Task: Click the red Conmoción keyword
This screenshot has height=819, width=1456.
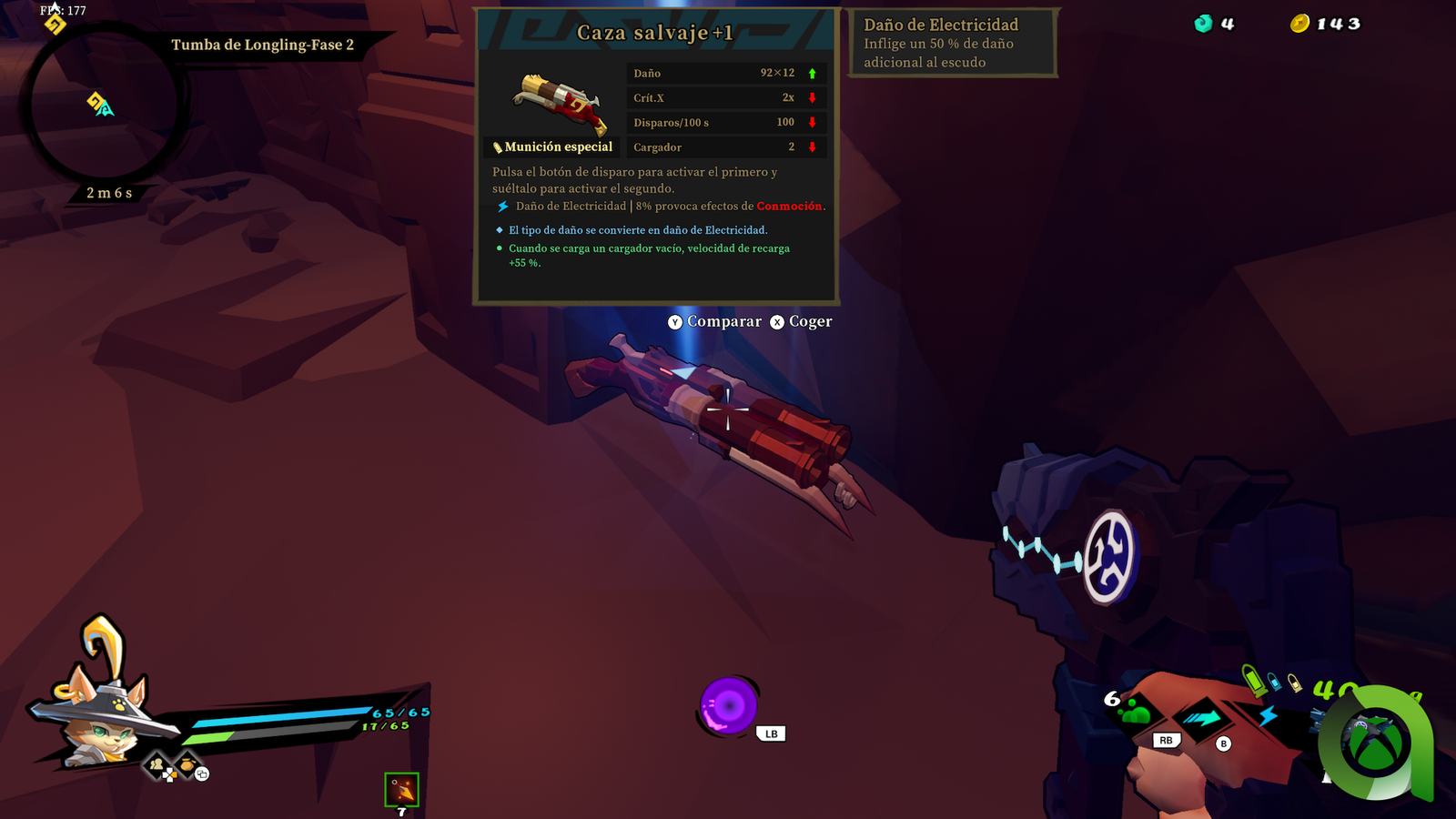Action: pyautogui.click(x=788, y=207)
